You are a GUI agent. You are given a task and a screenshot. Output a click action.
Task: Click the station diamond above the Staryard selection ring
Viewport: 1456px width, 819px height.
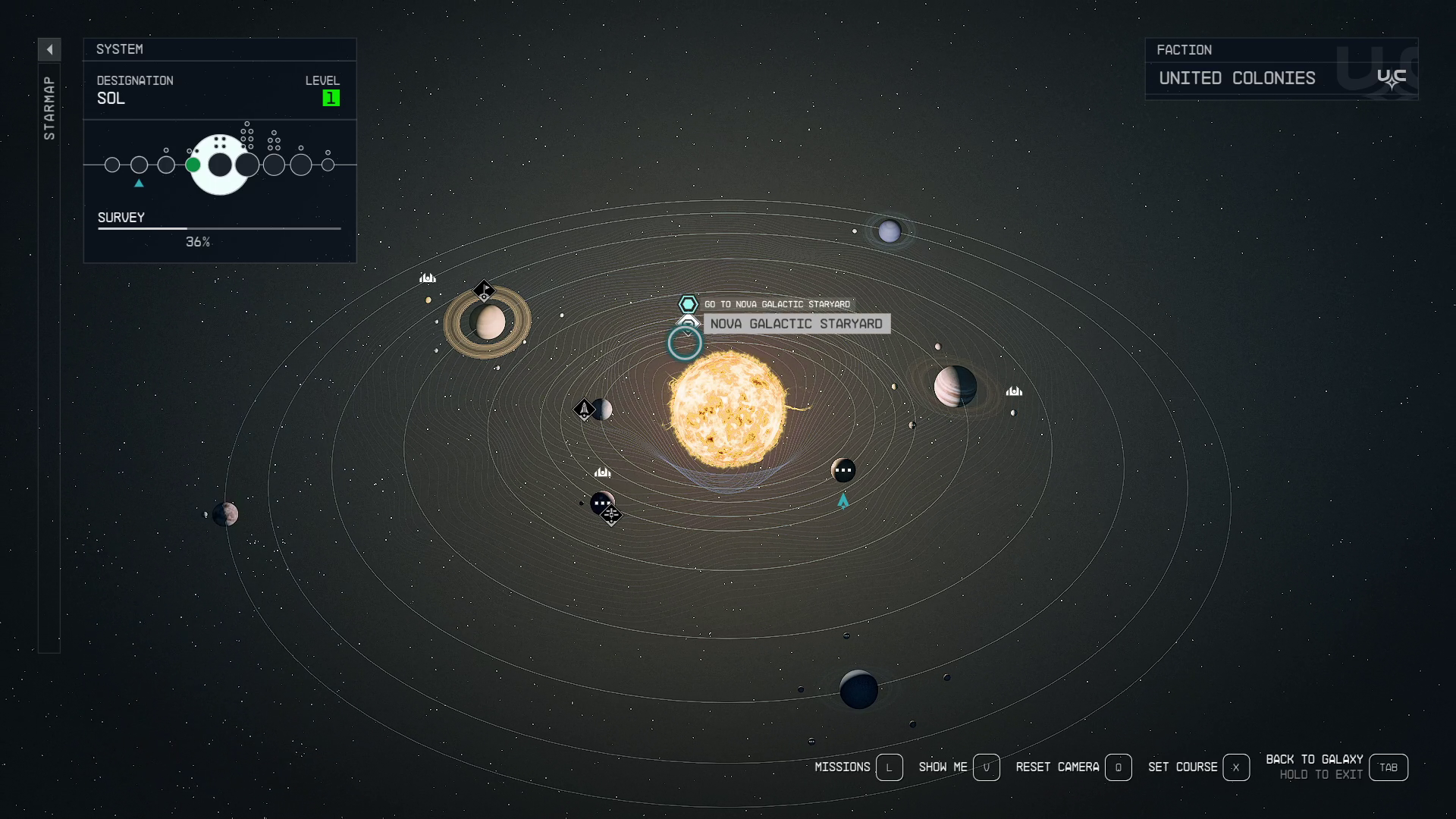tap(687, 322)
